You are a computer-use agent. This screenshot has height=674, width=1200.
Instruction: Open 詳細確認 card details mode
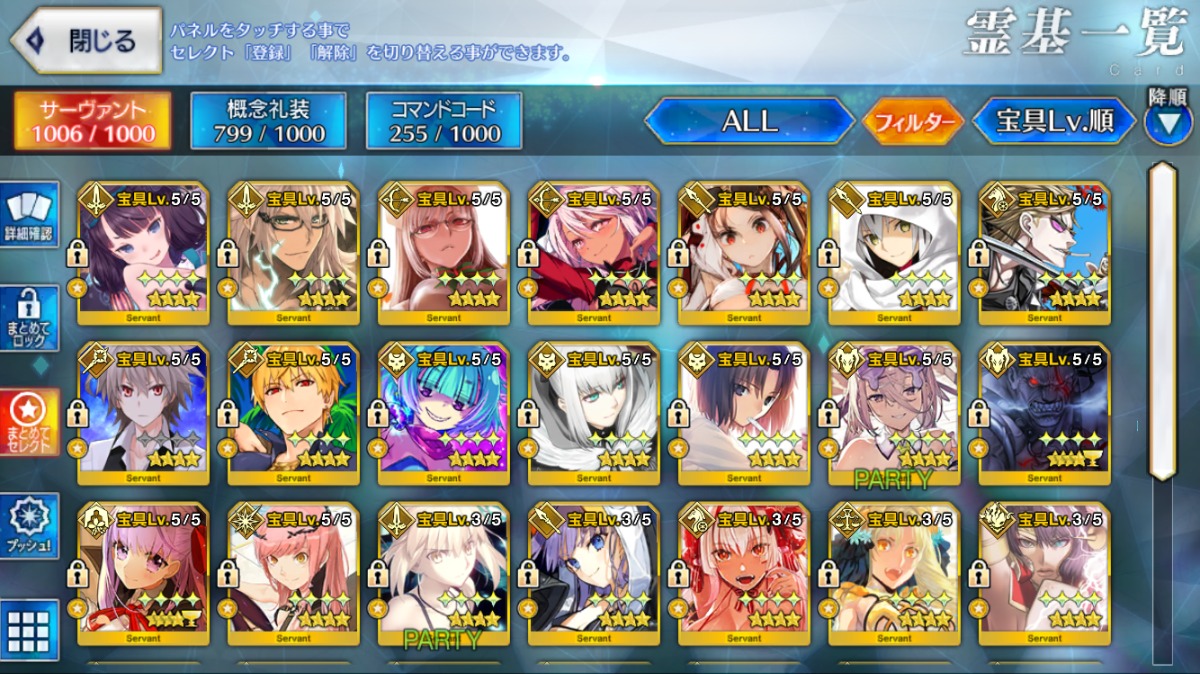coord(29,213)
